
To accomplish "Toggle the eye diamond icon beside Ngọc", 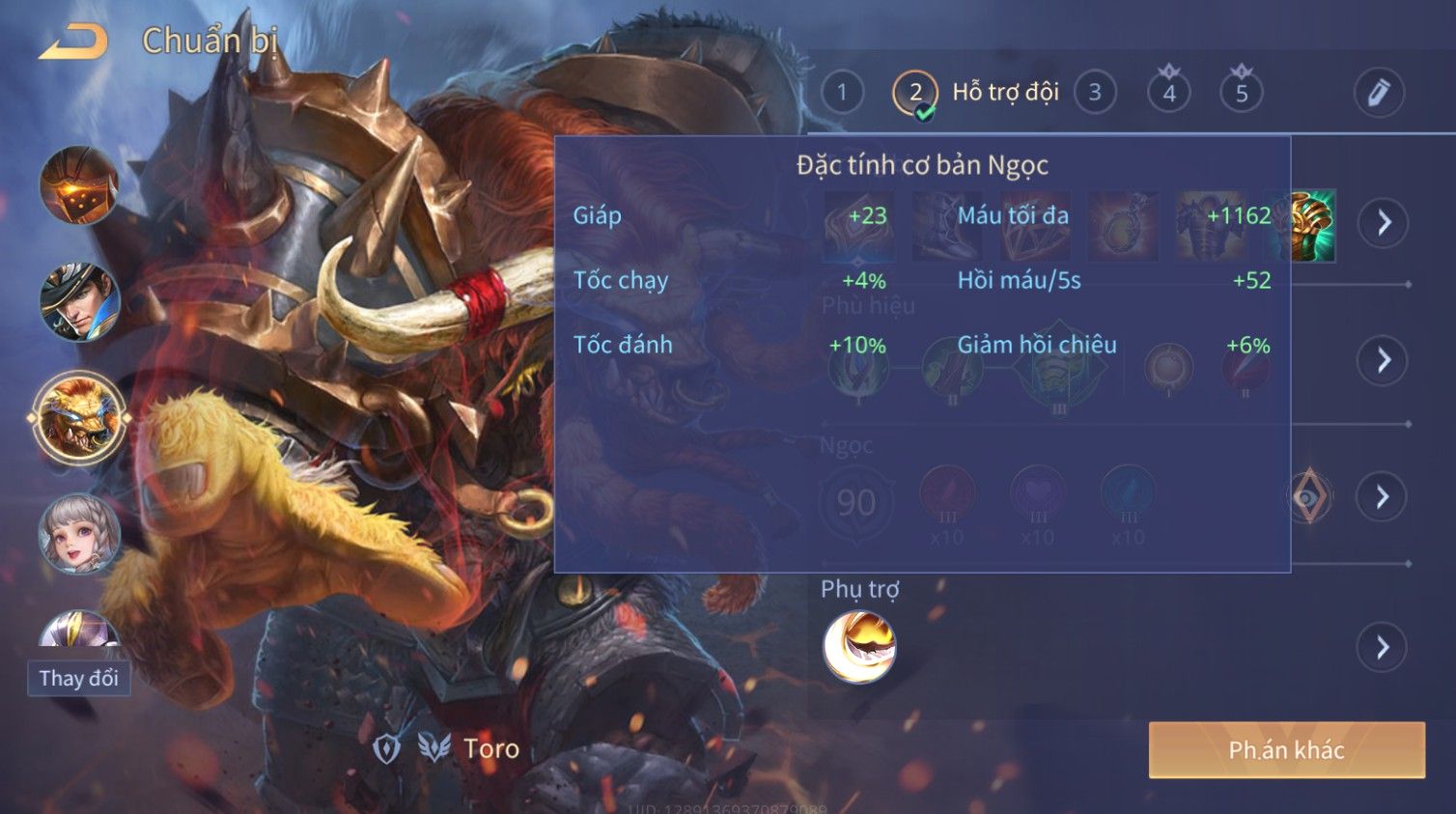I will point(1310,497).
